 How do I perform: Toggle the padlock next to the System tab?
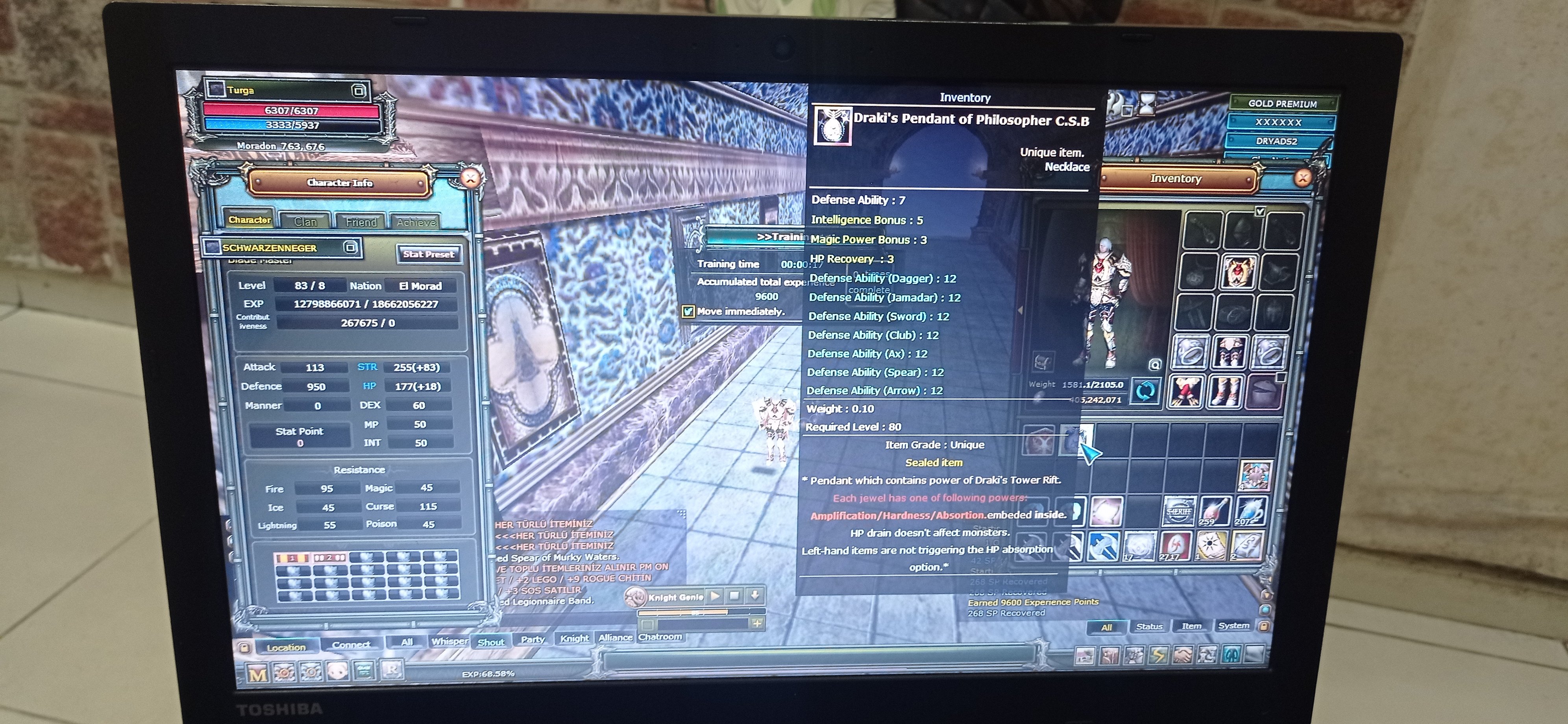pos(1264,627)
